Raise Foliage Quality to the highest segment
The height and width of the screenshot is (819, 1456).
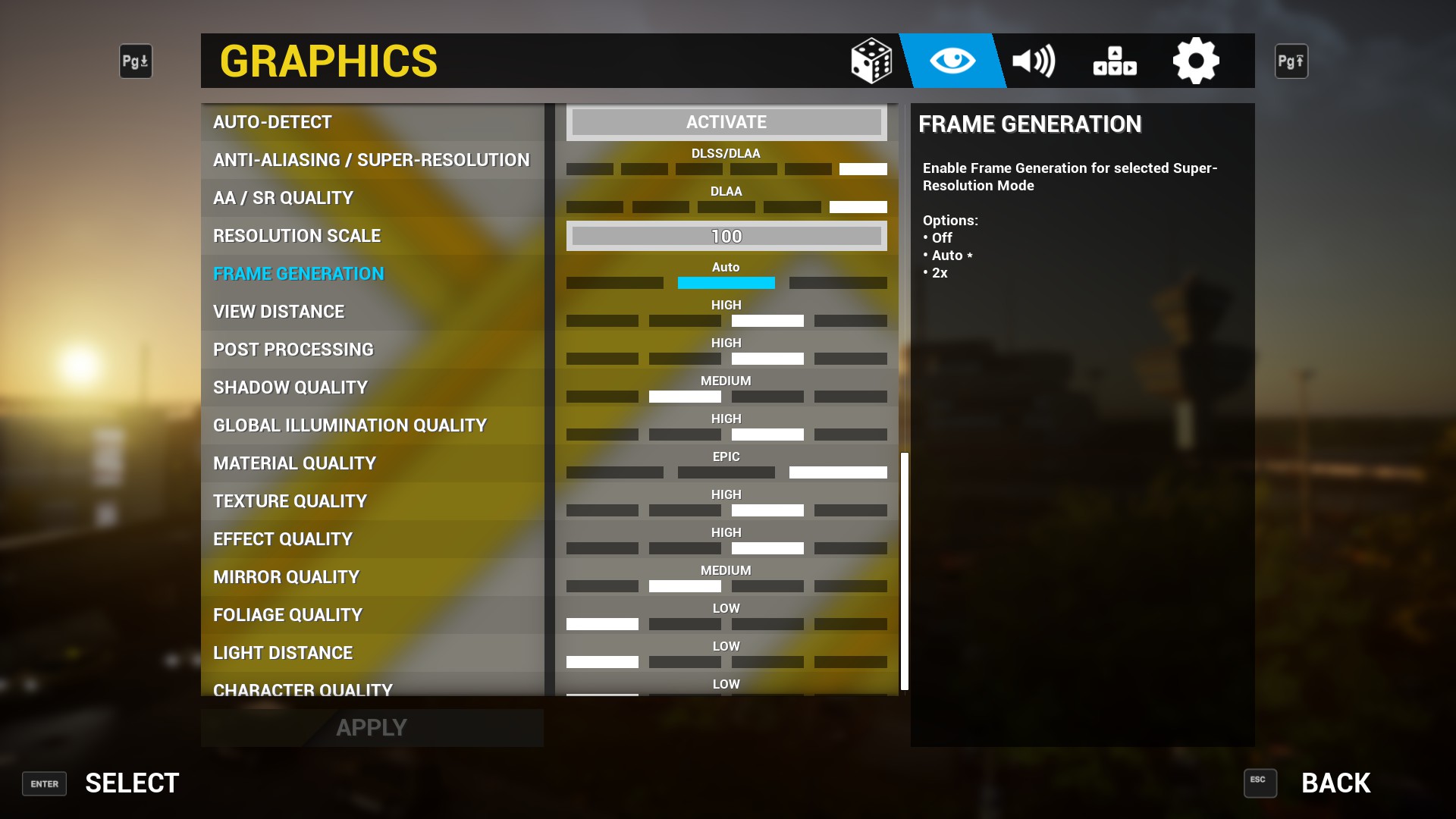(850, 624)
